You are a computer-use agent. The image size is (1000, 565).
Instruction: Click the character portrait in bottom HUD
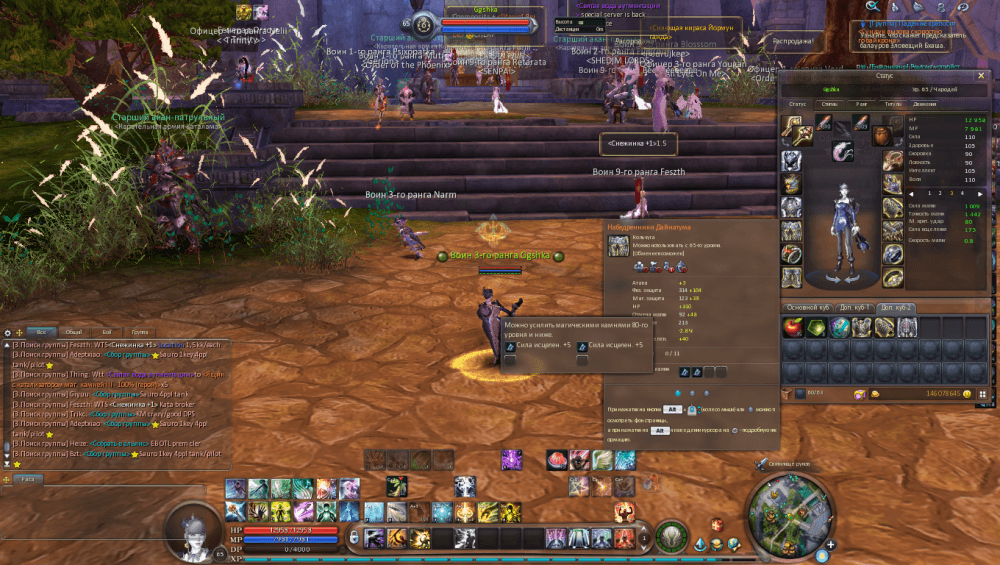(191, 528)
